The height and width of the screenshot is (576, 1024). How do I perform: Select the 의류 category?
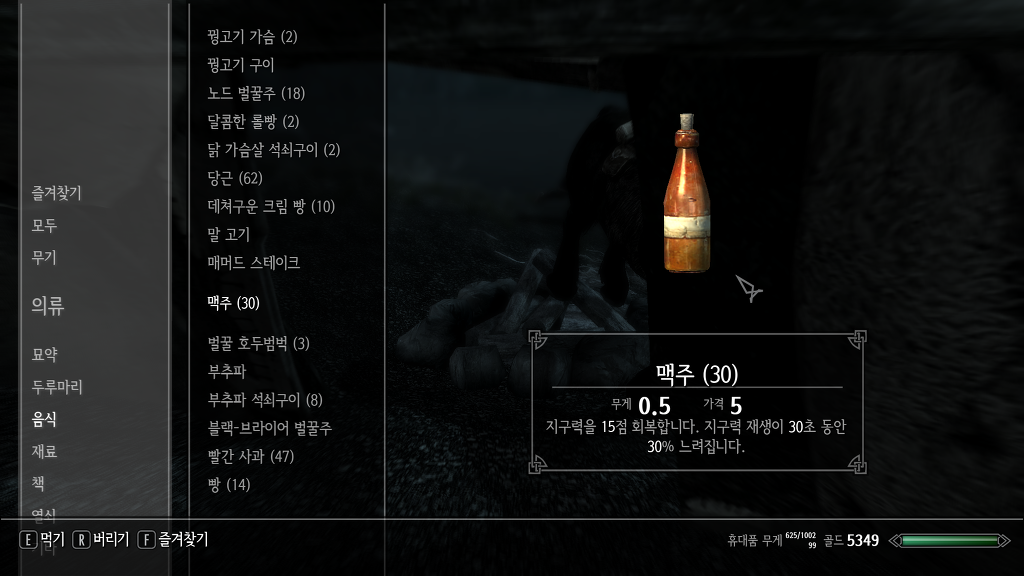pyautogui.click(x=47, y=306)
